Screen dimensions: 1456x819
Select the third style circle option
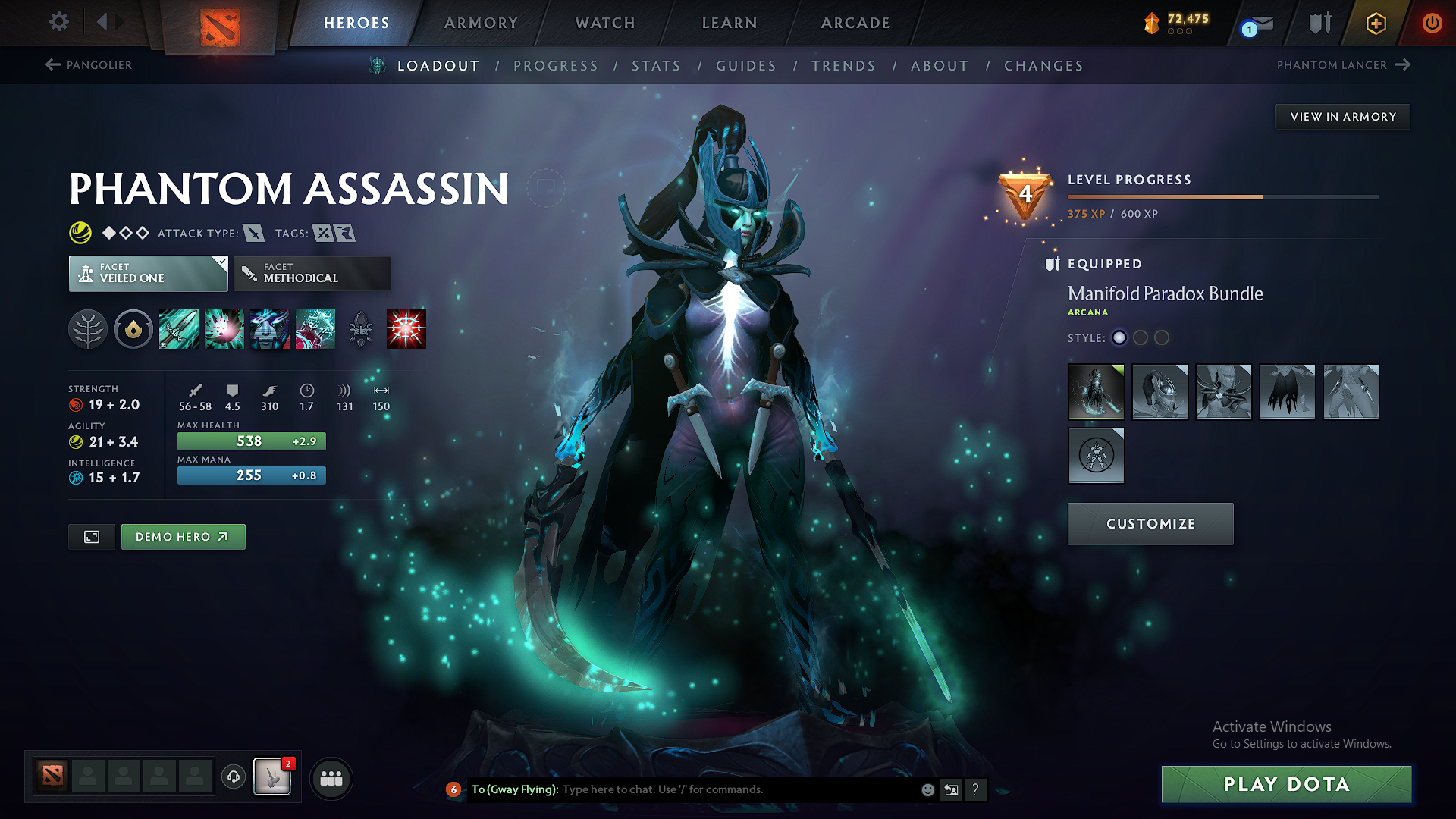click(x=1162, y=338)
